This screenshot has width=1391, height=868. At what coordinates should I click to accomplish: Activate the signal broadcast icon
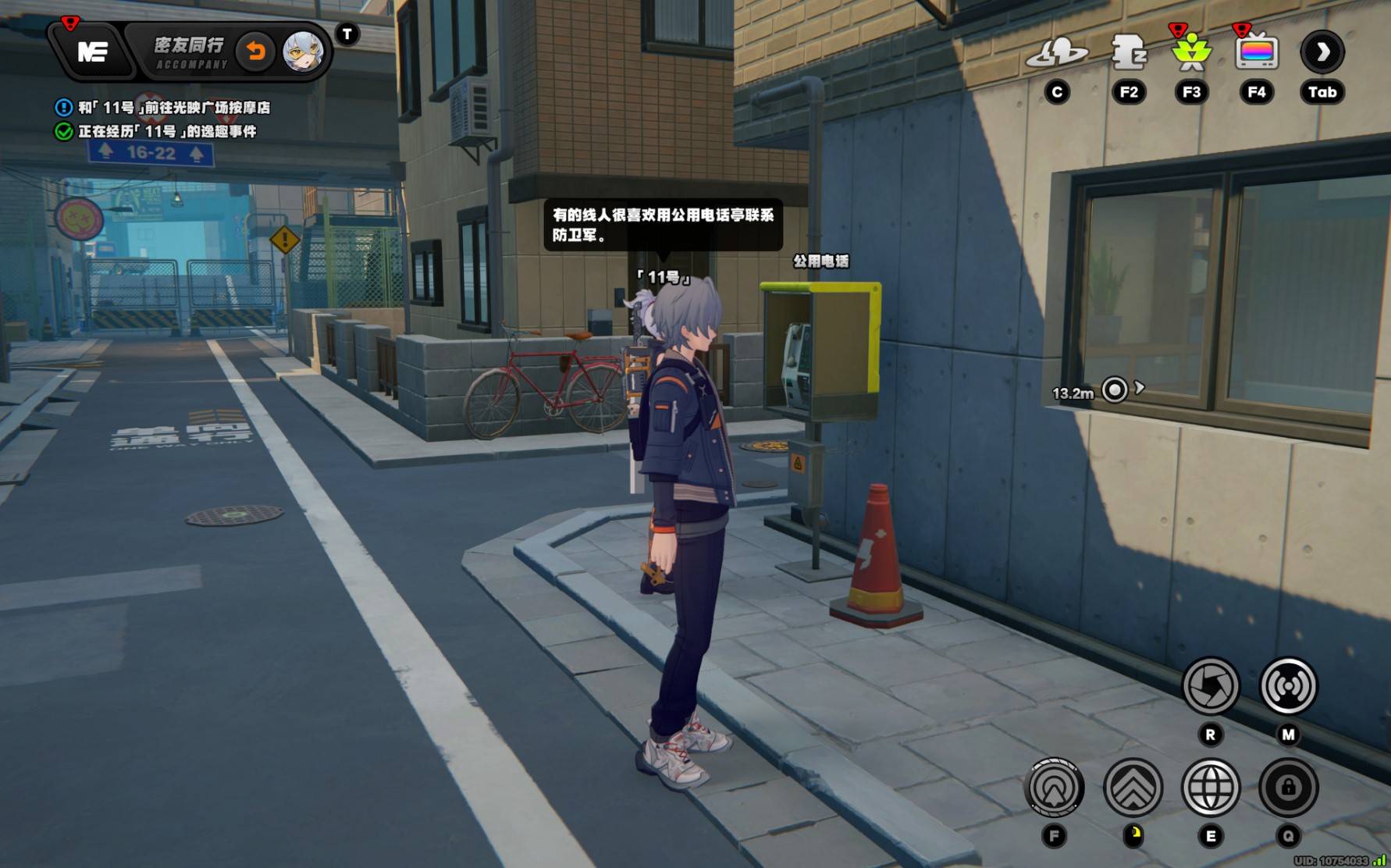point(1288,686)
